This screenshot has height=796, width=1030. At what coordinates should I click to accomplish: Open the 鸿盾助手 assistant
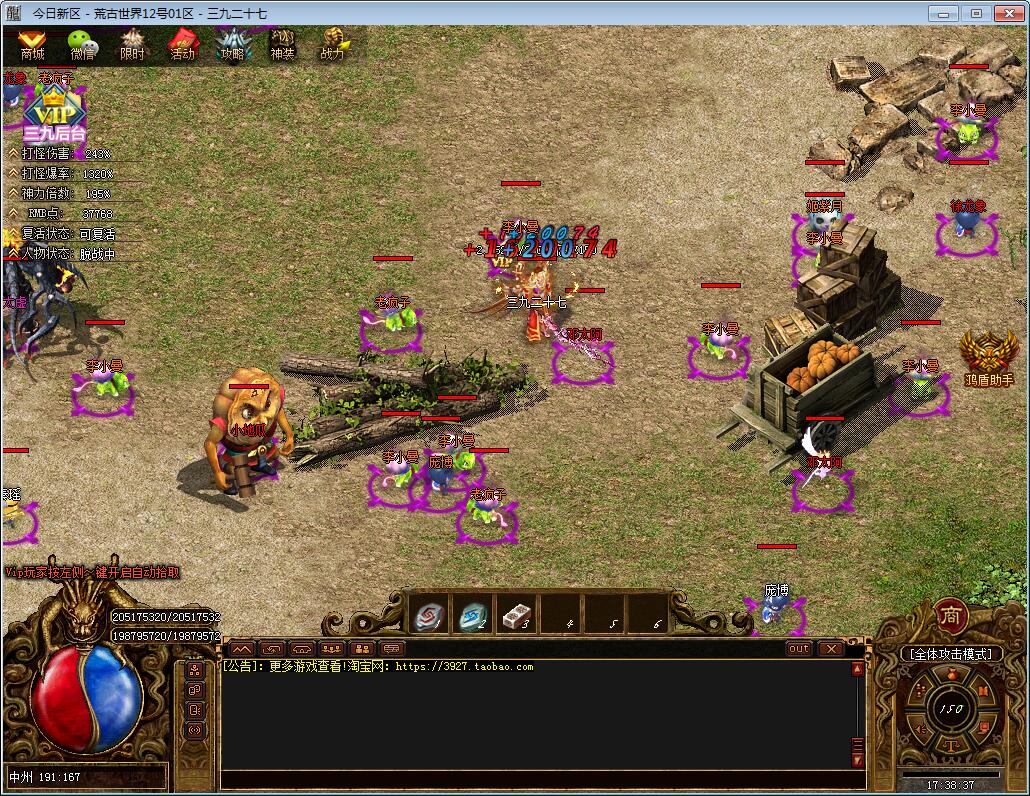[988, 358]
